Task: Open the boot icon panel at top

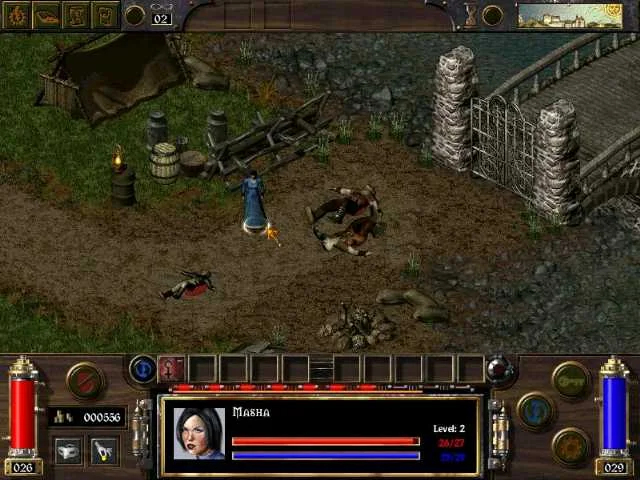Action: 47,15
